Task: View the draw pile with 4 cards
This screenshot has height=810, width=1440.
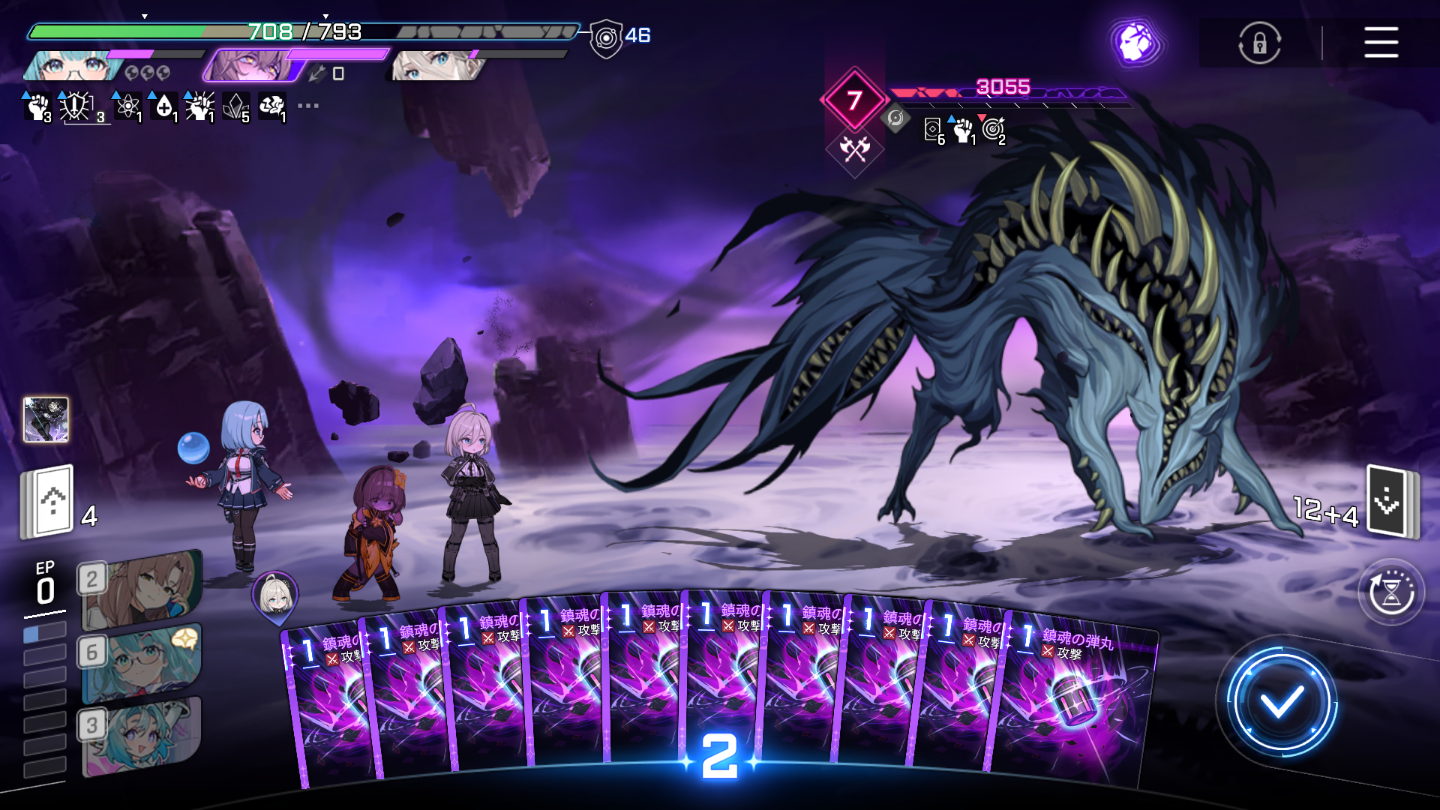Action: click(x=48, y=502)
